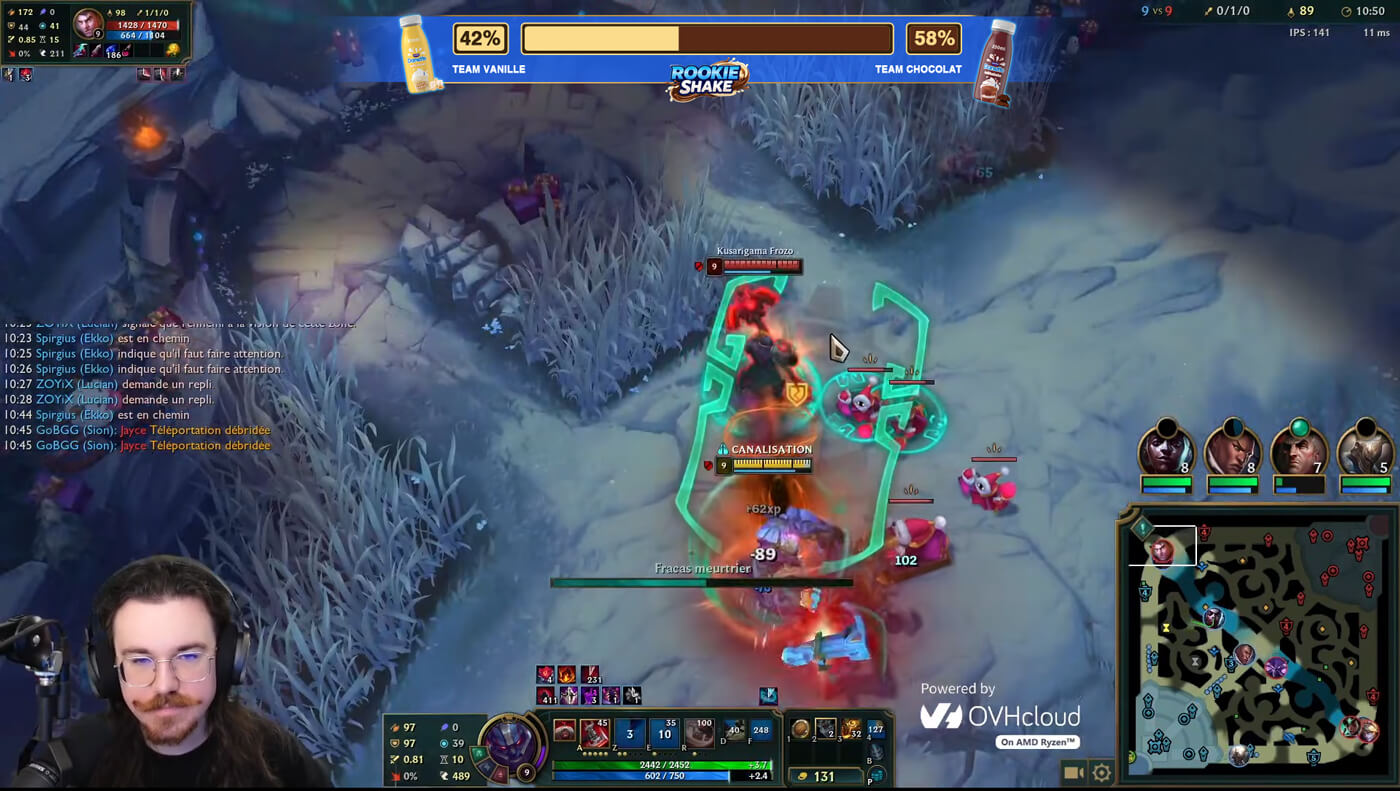The height and width of the screenshot is (791, 1400).
Task: Click Sion's champion portrait in the HUD
Action: tap(510, 745)
